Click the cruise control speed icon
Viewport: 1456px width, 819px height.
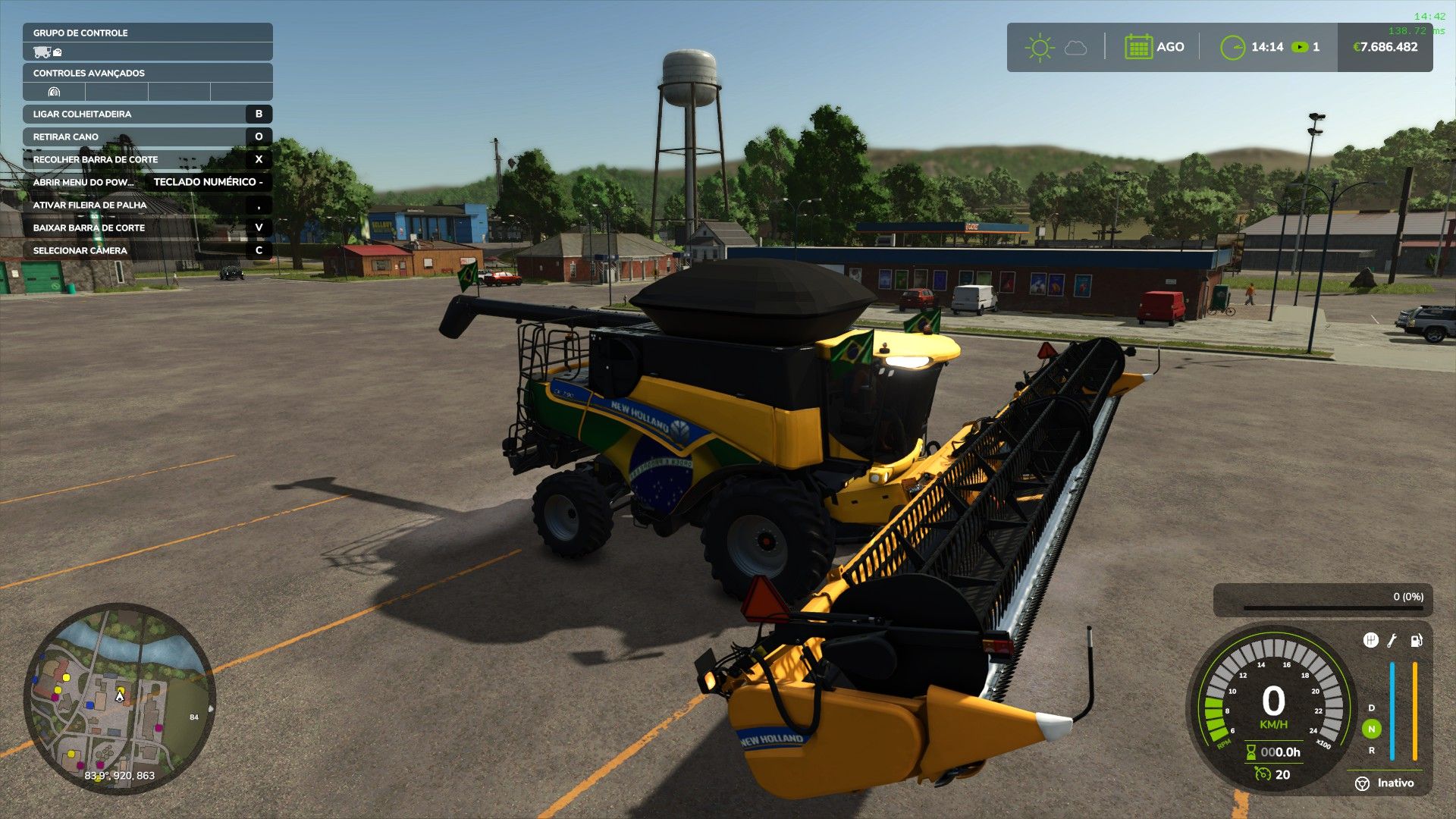[1263, 773]
